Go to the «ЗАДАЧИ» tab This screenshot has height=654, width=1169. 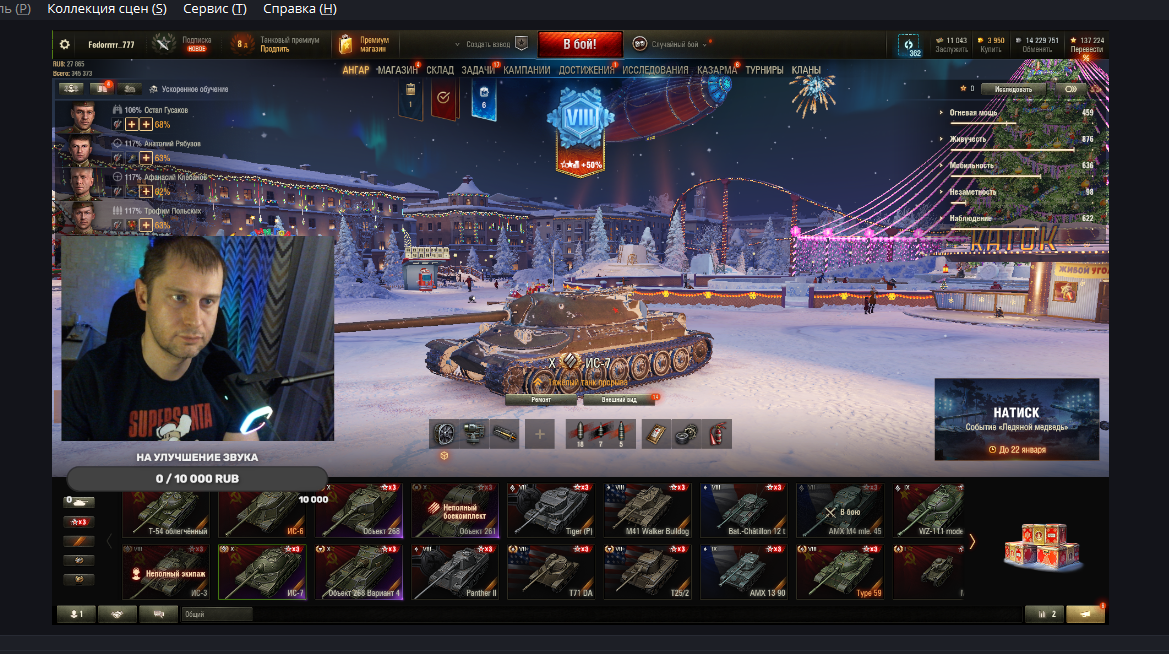[x=479, y=70]
